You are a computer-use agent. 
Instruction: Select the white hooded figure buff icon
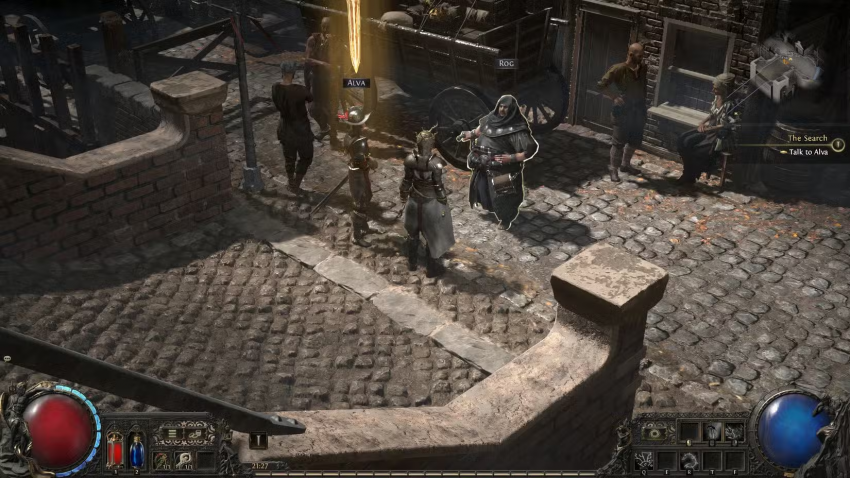184,460
